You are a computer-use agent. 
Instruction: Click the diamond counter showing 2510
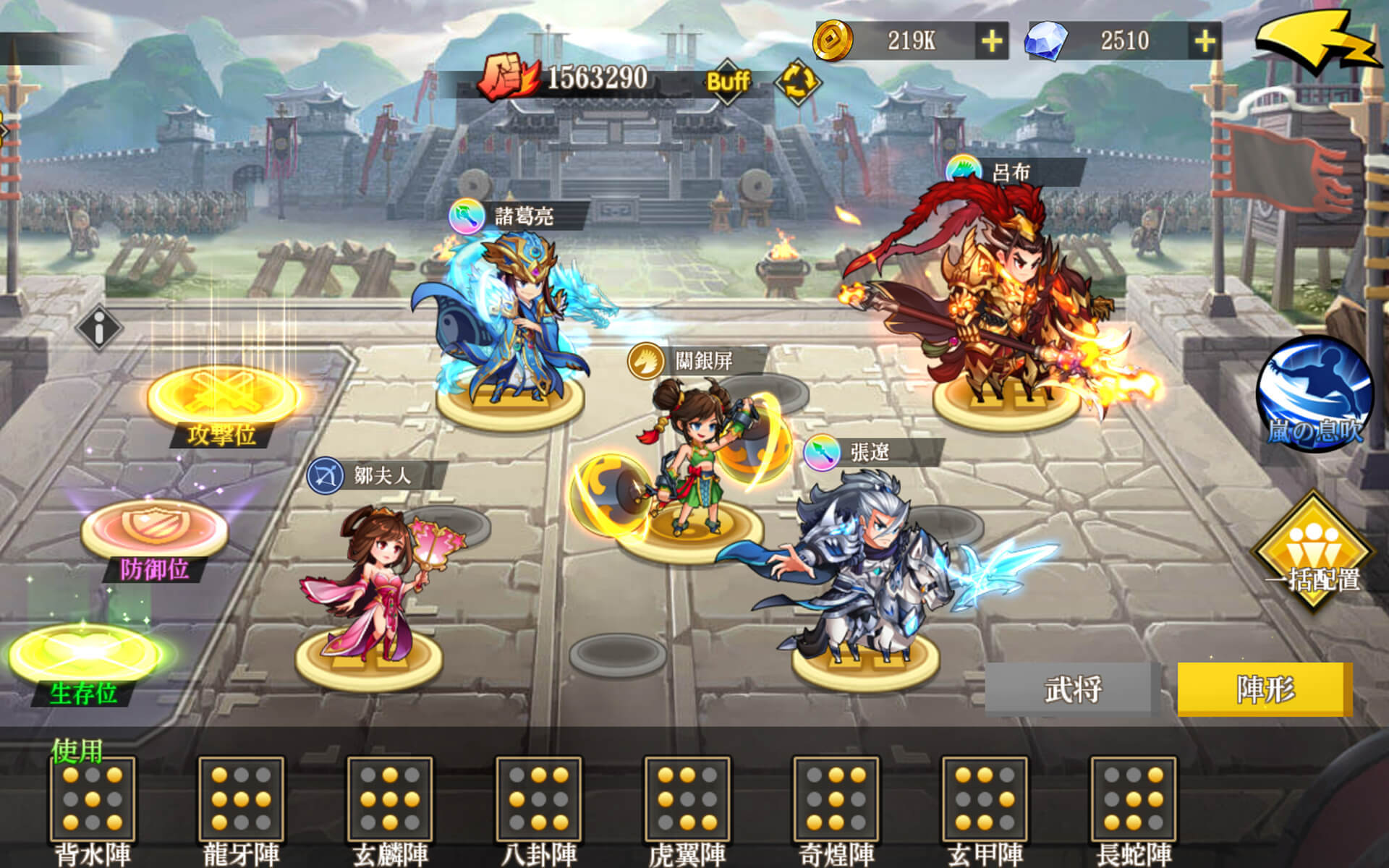[x=1123, y=41]
